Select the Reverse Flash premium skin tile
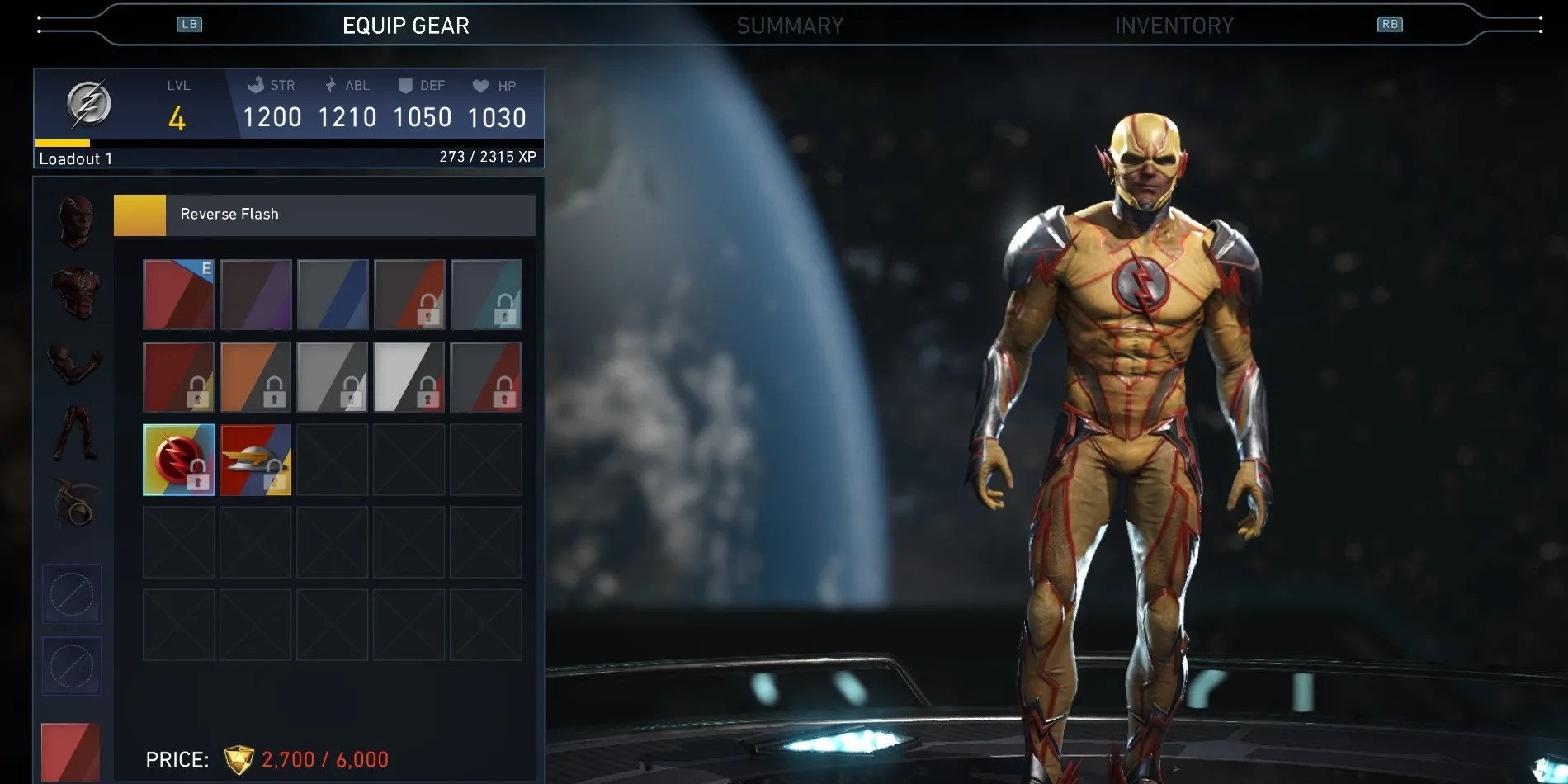The height and width of the screenshot is (784, 1568). tap(178, 460)
